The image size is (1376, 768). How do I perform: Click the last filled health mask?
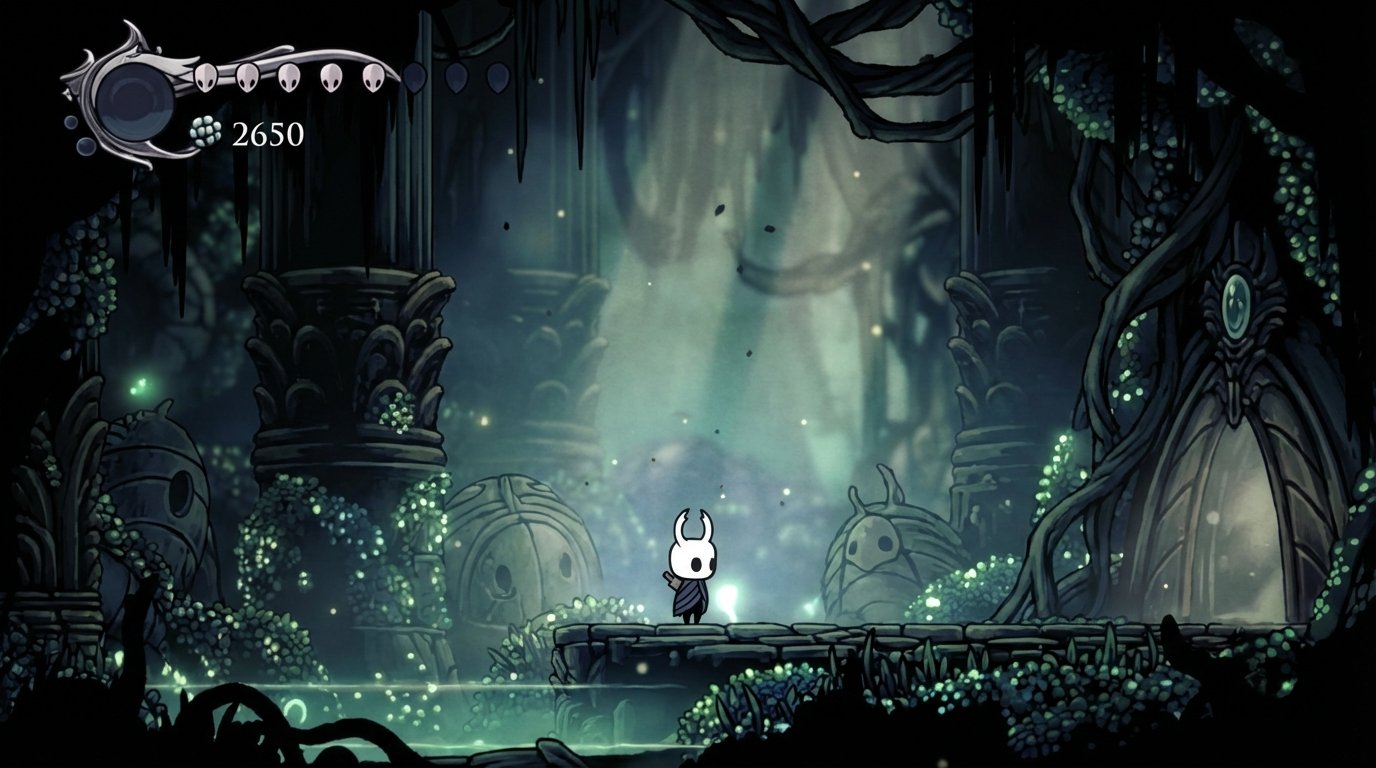click(375, 78)
